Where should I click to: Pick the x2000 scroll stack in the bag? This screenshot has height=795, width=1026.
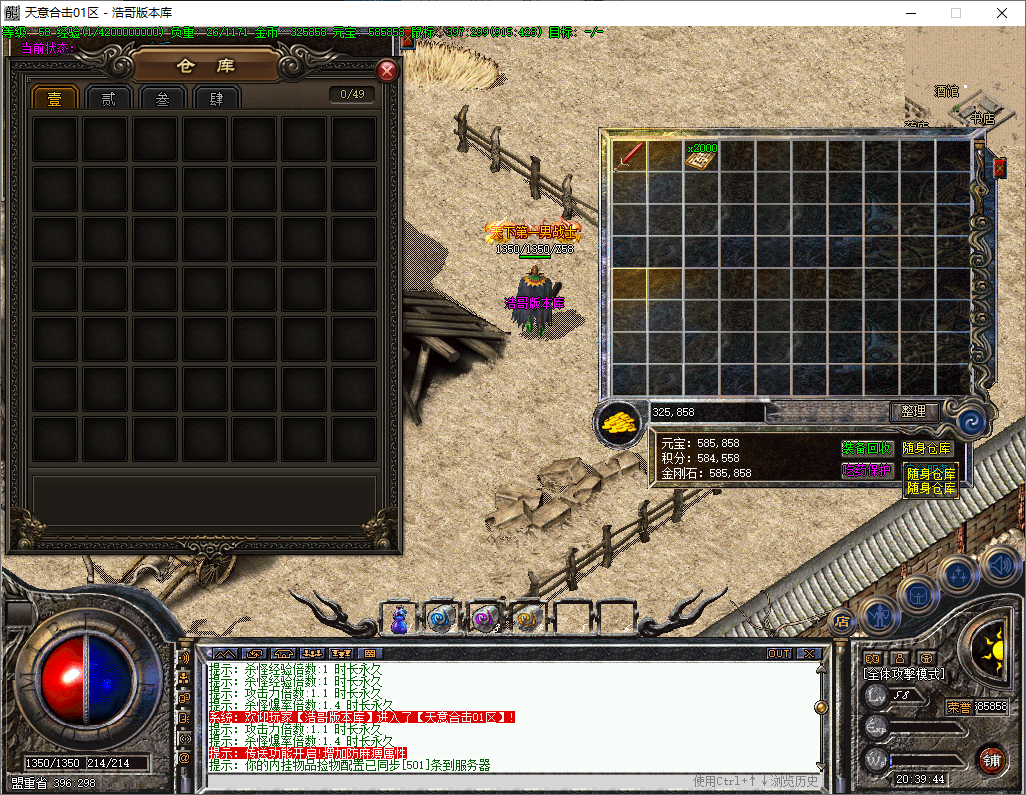[702, 157]
